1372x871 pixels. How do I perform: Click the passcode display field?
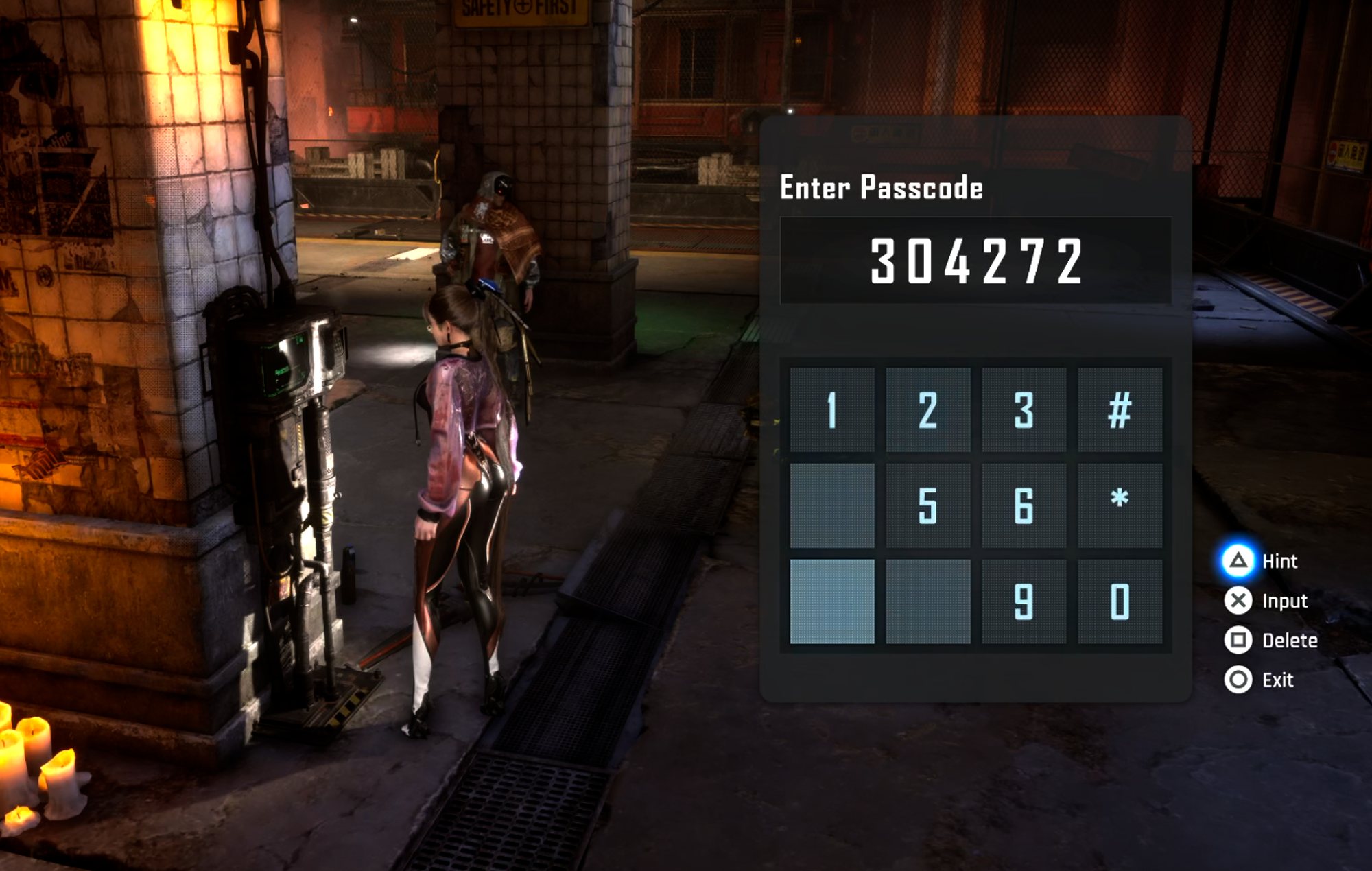(x=975, y=261)
